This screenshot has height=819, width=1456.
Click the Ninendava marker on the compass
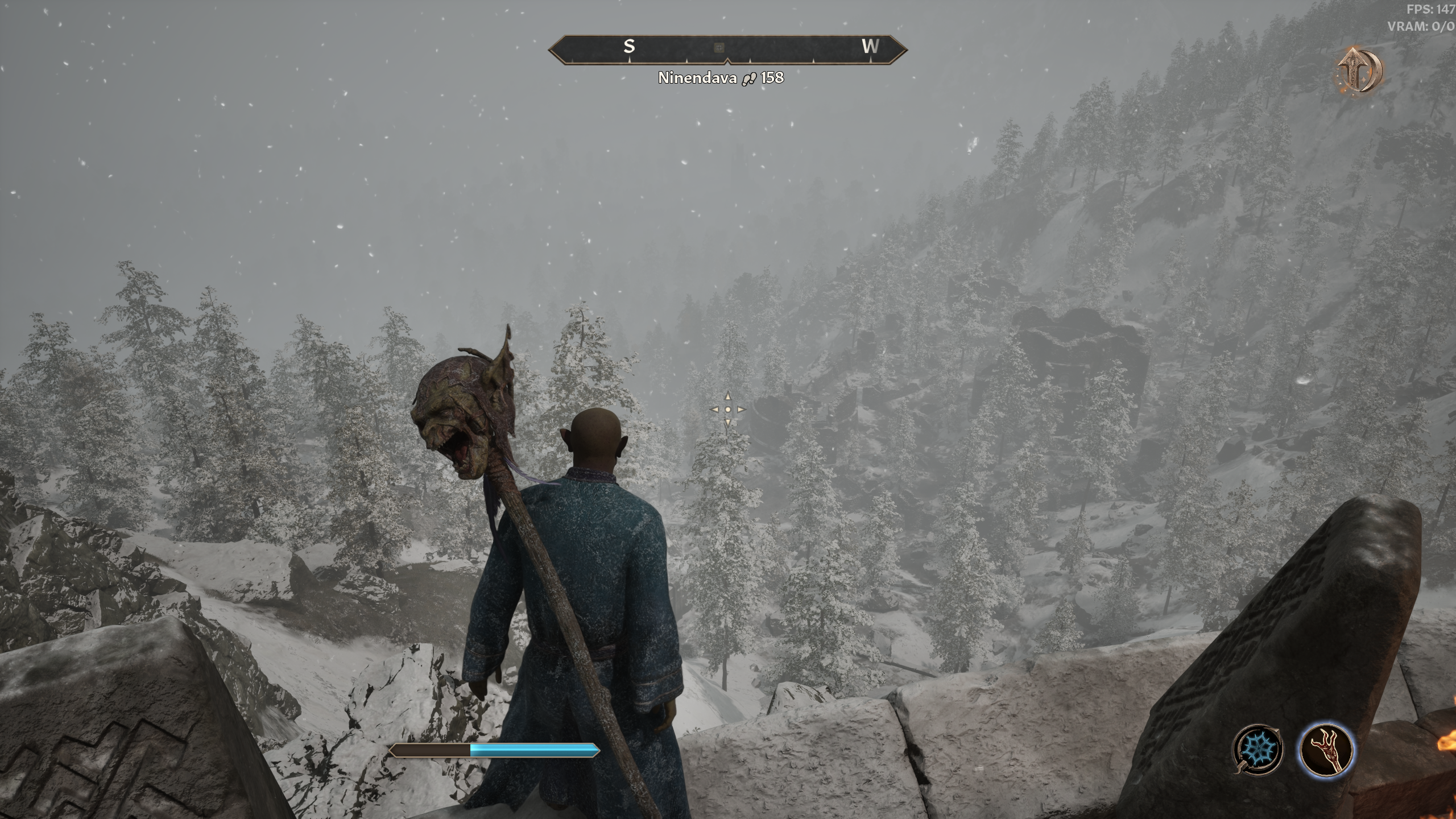pos(719,48)
